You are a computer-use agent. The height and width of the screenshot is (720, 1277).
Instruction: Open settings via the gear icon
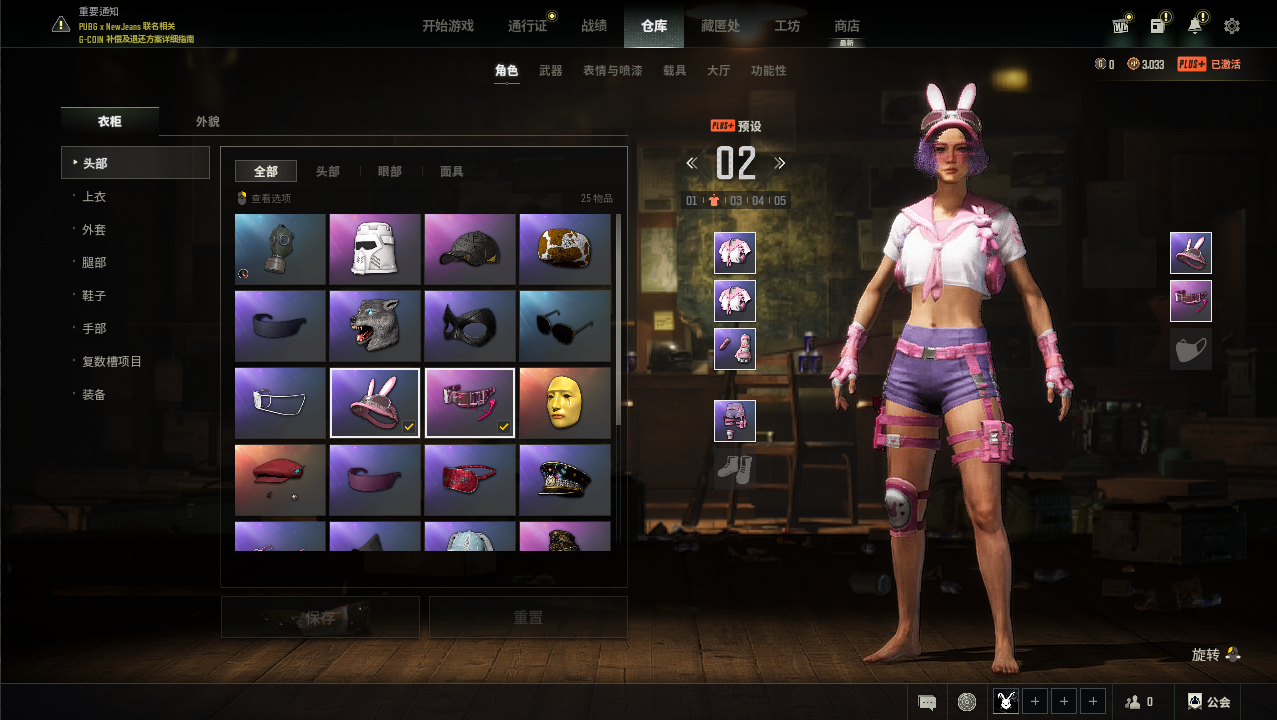1232,26
